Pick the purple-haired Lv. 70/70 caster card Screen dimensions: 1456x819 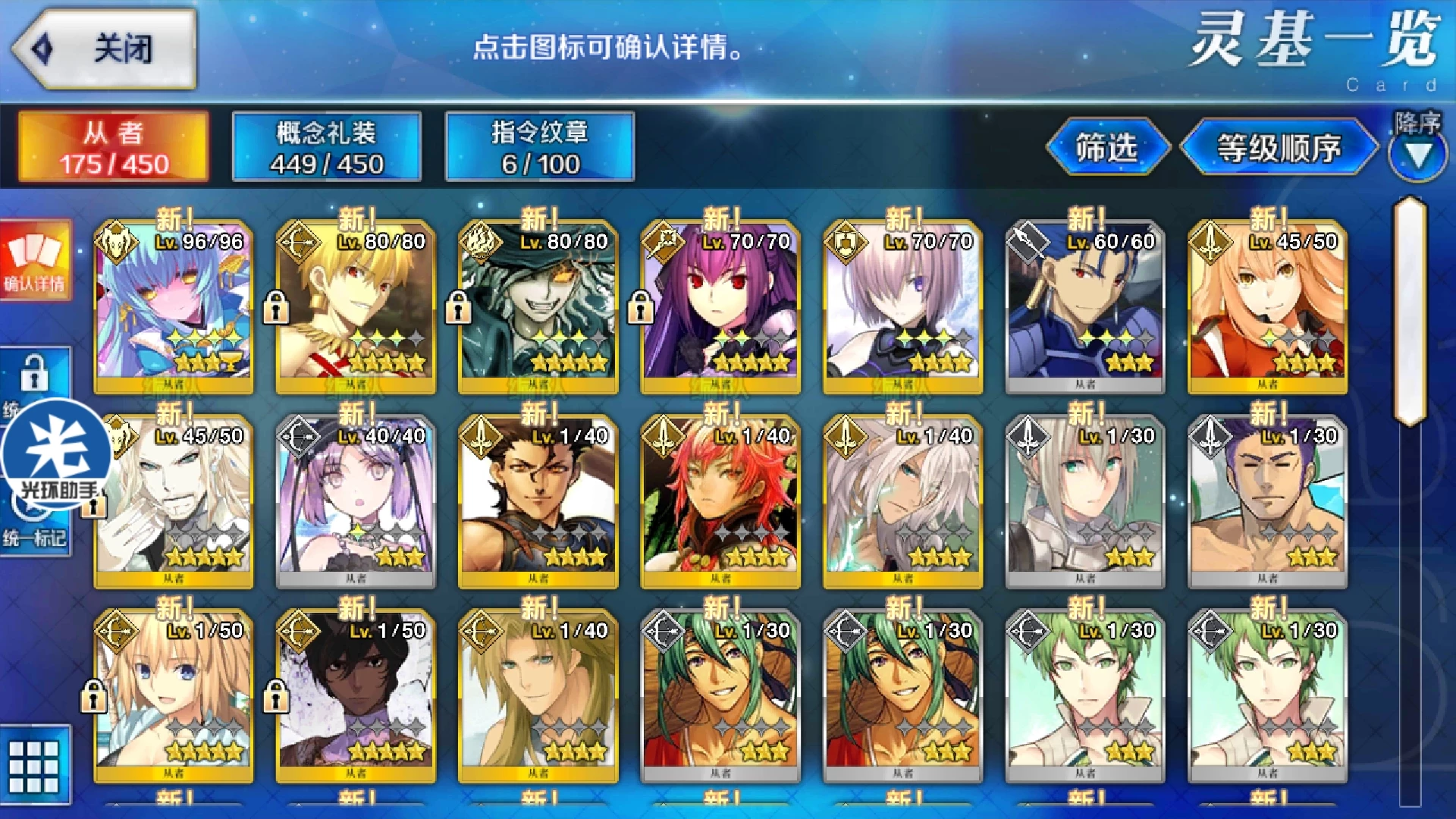tap(720, 307)
